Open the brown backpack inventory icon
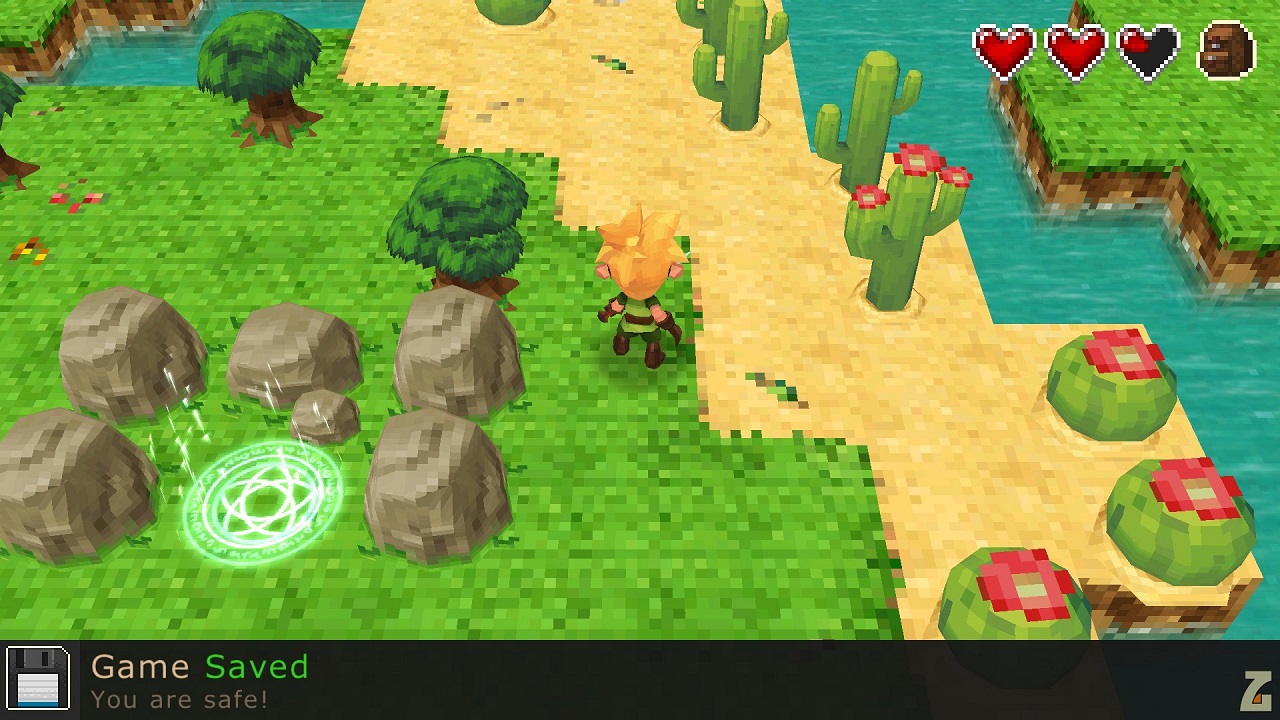Screen dimensions: 1280x720 click(x=1226, y=50)
